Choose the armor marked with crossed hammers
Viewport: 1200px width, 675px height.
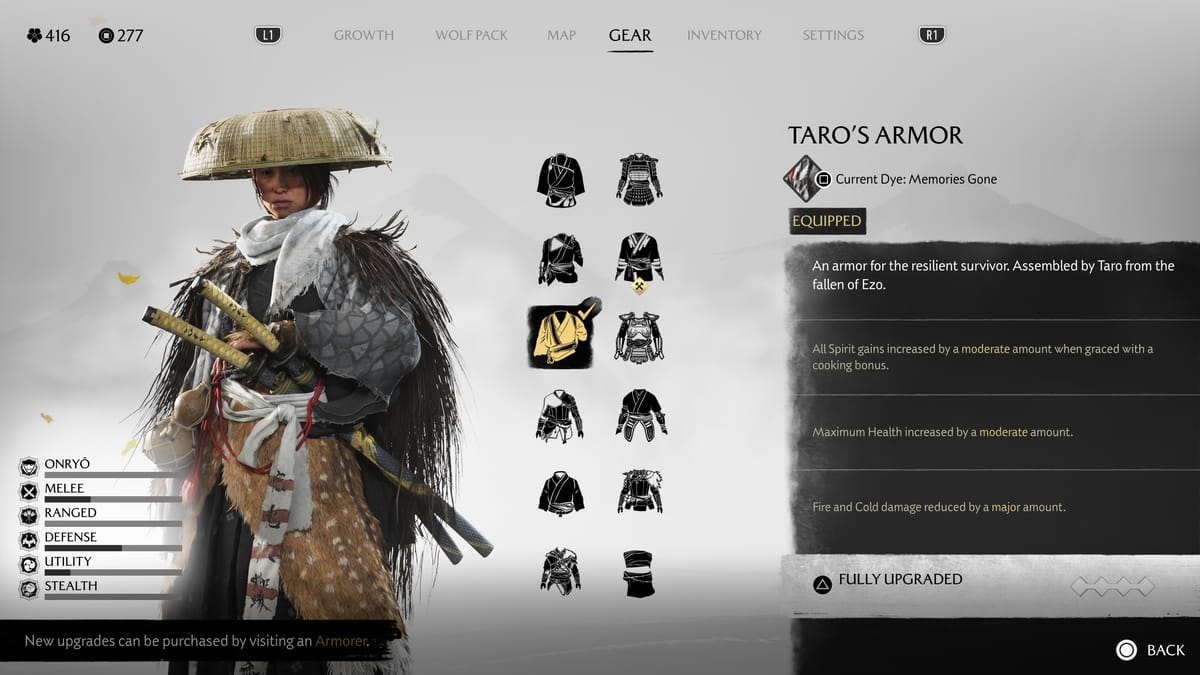[x=640, y=260]
